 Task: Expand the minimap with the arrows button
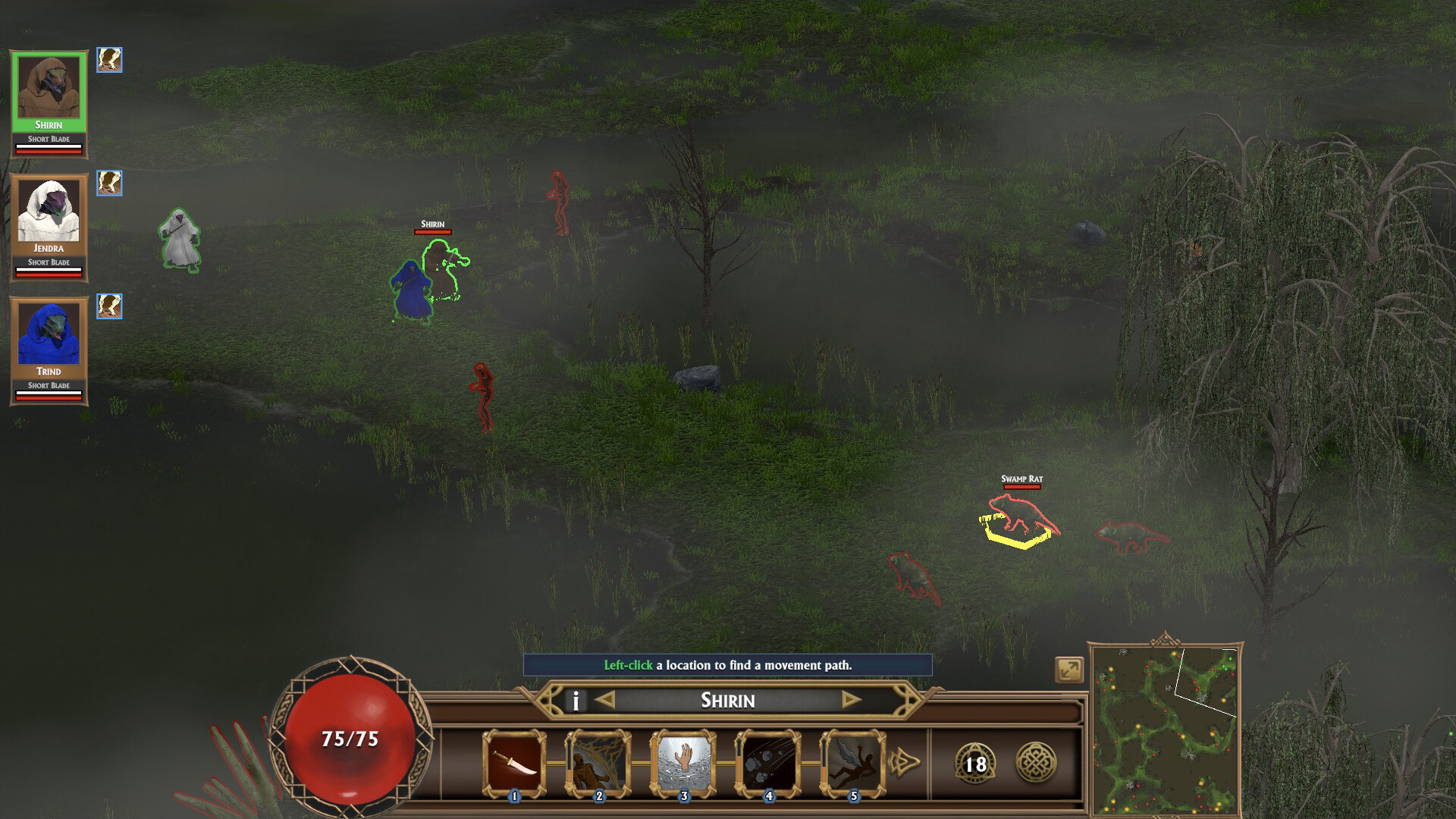coord(1069,670)
